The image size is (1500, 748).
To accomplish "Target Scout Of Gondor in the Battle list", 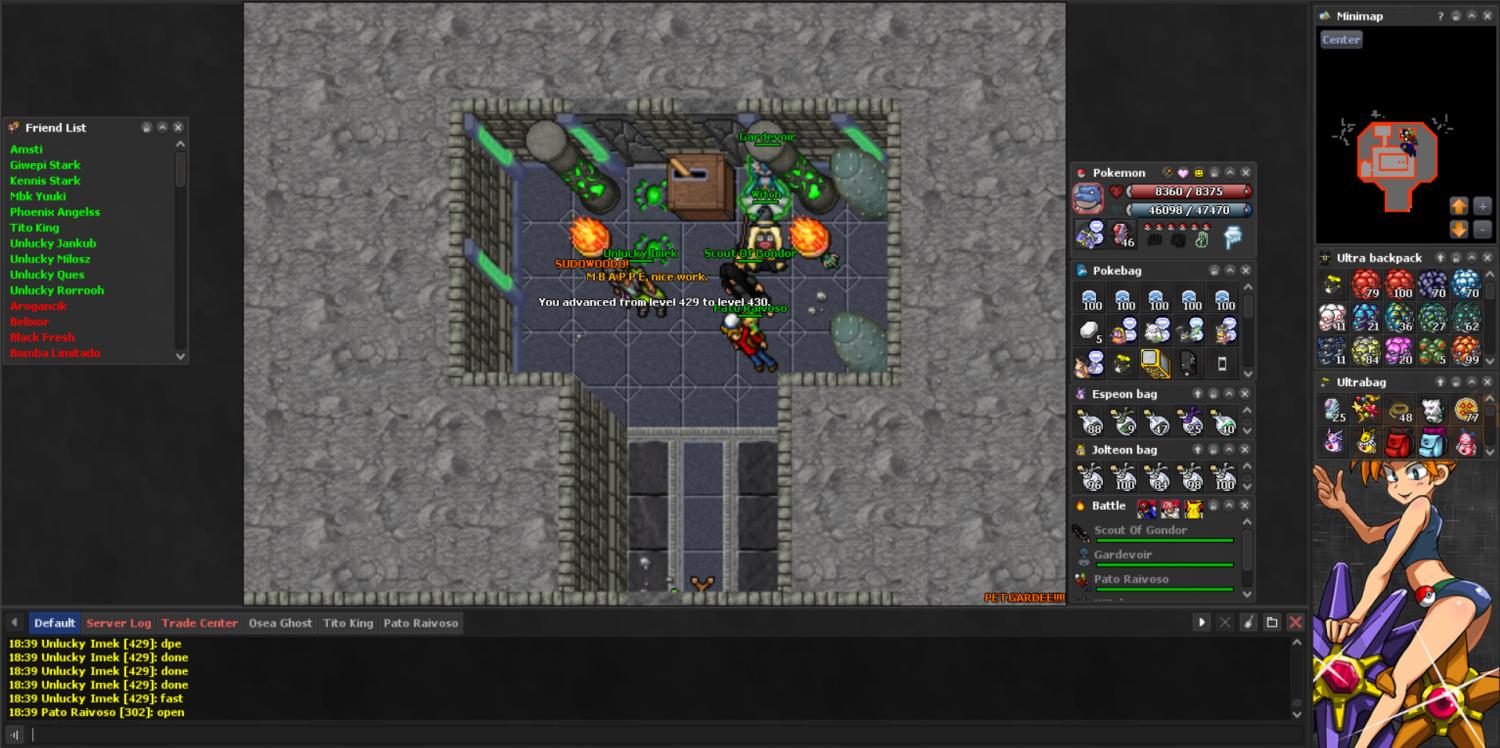I will tap(1140, 531).
